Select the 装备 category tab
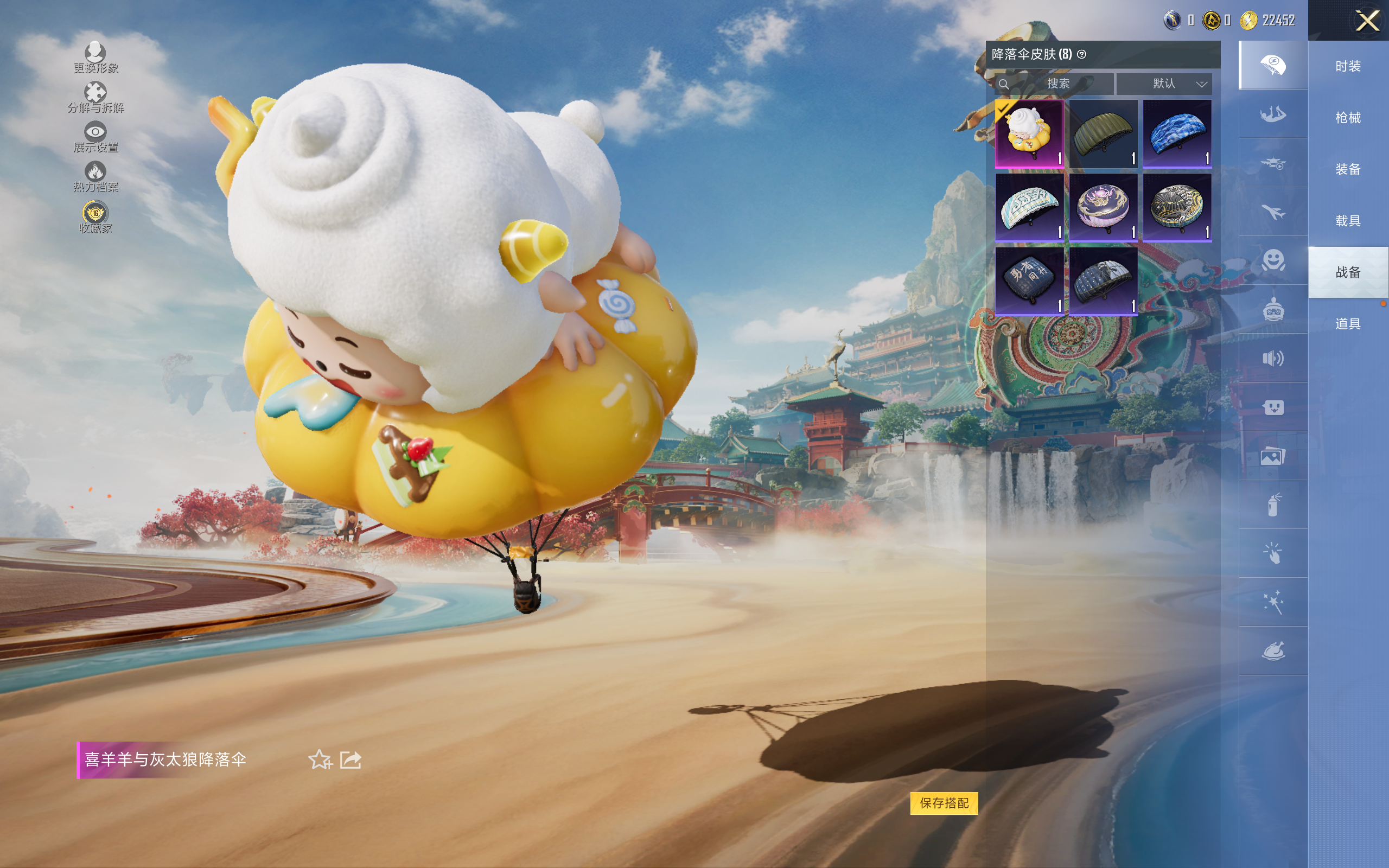This screenshot has height=868, width=1389. pyautogui.click(x=1348, y=169)
